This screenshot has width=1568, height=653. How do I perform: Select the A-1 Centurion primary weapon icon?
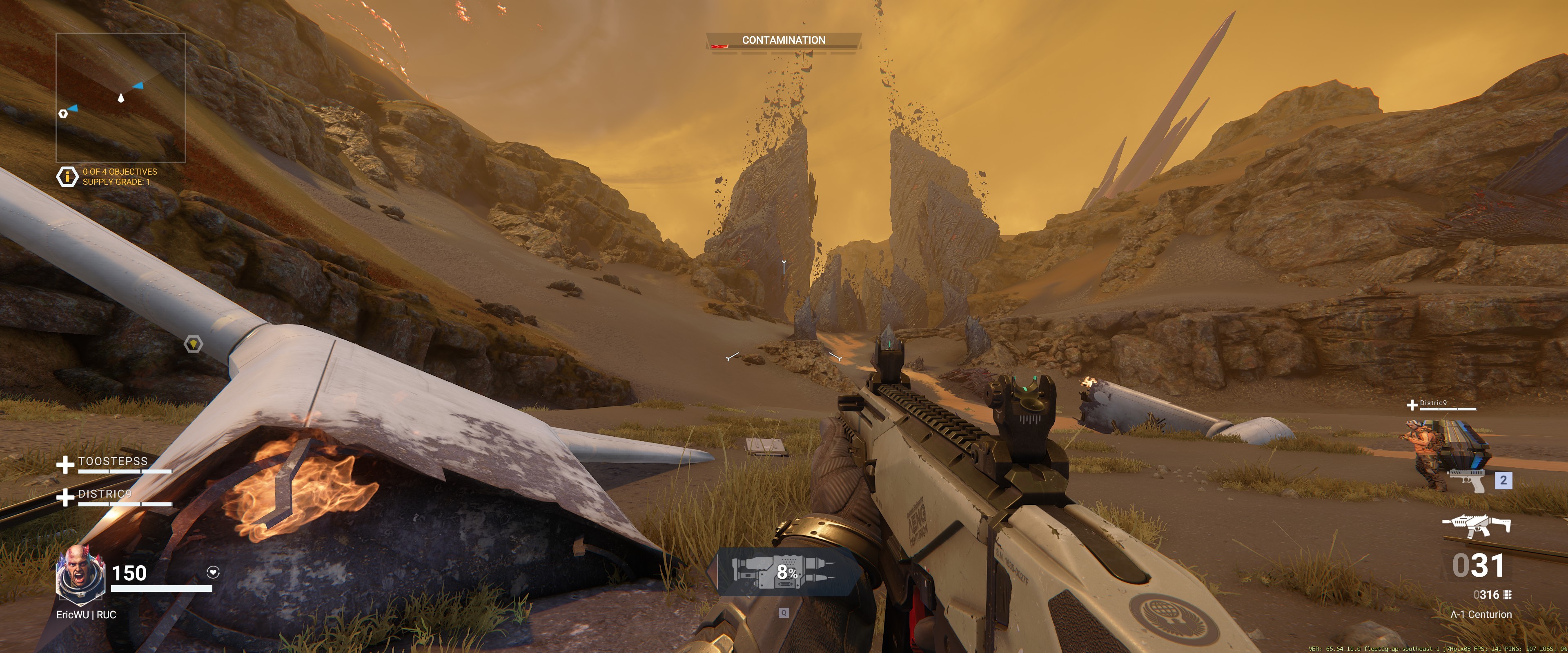click(x=1476, y=525)
